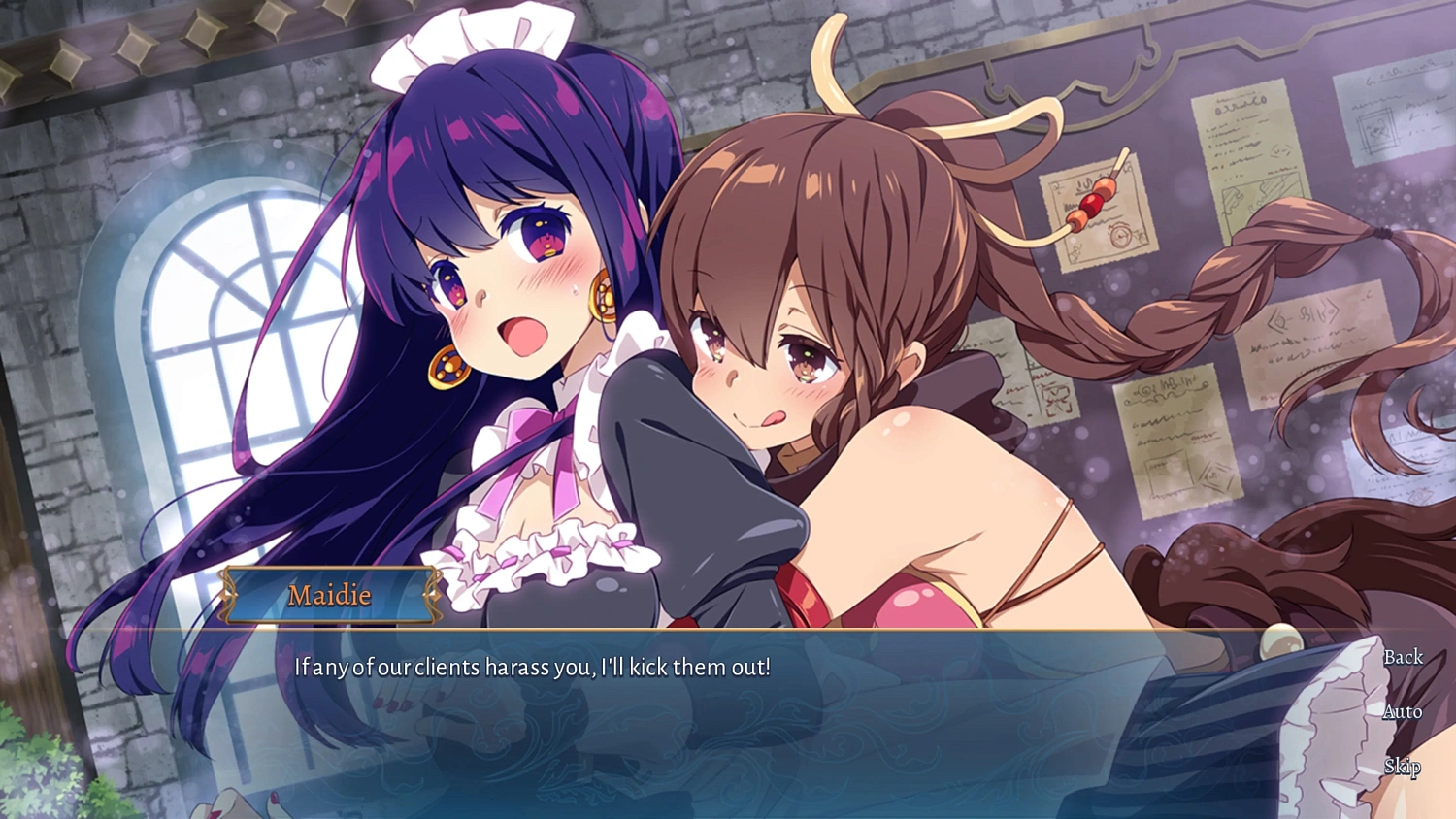Select the Maidie name plate
The image size is (1456, 819).
click(x=330, y=595)
